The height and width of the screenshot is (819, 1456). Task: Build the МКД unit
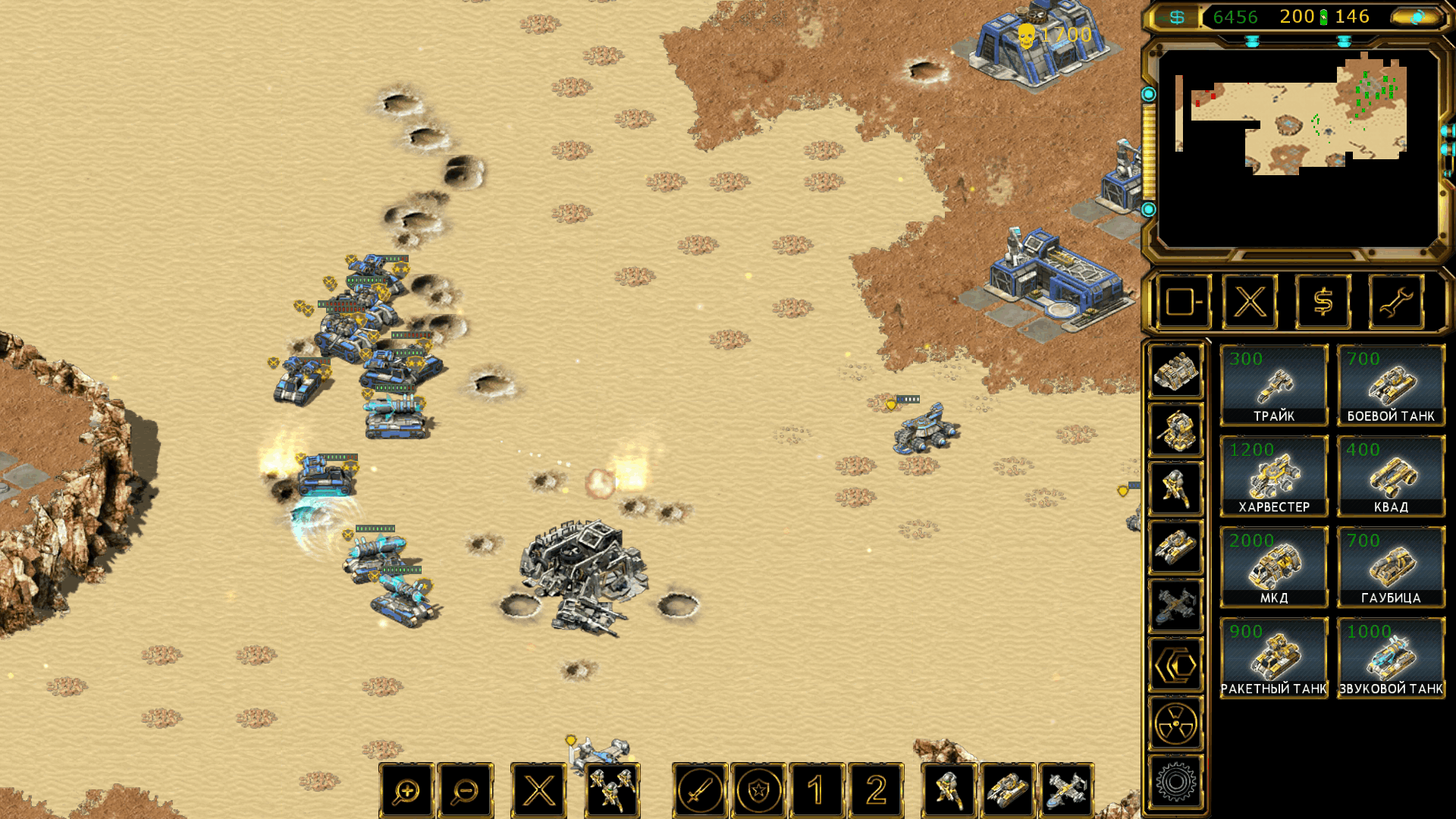[1273, 567]
